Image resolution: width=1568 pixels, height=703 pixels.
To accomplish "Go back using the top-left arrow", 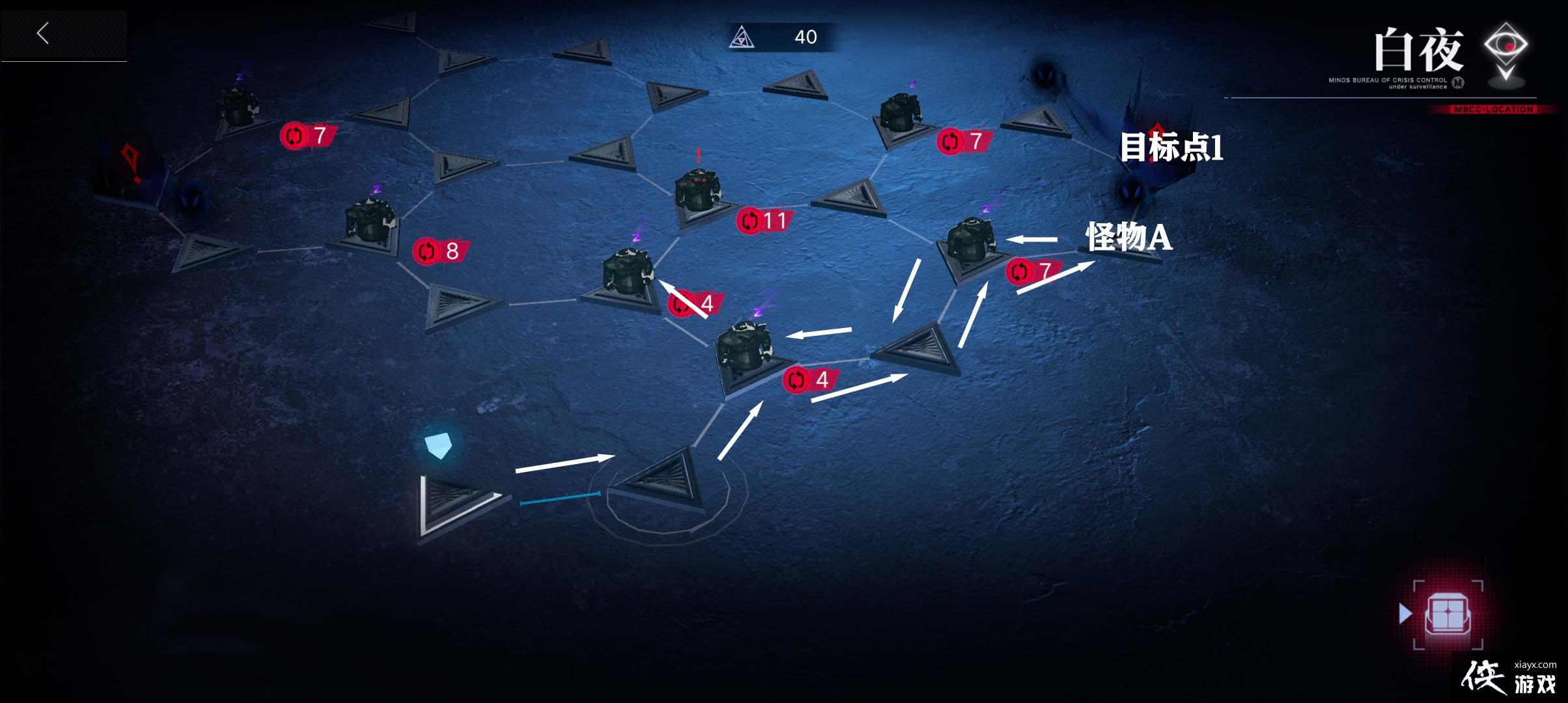I will tap(44, 33).
